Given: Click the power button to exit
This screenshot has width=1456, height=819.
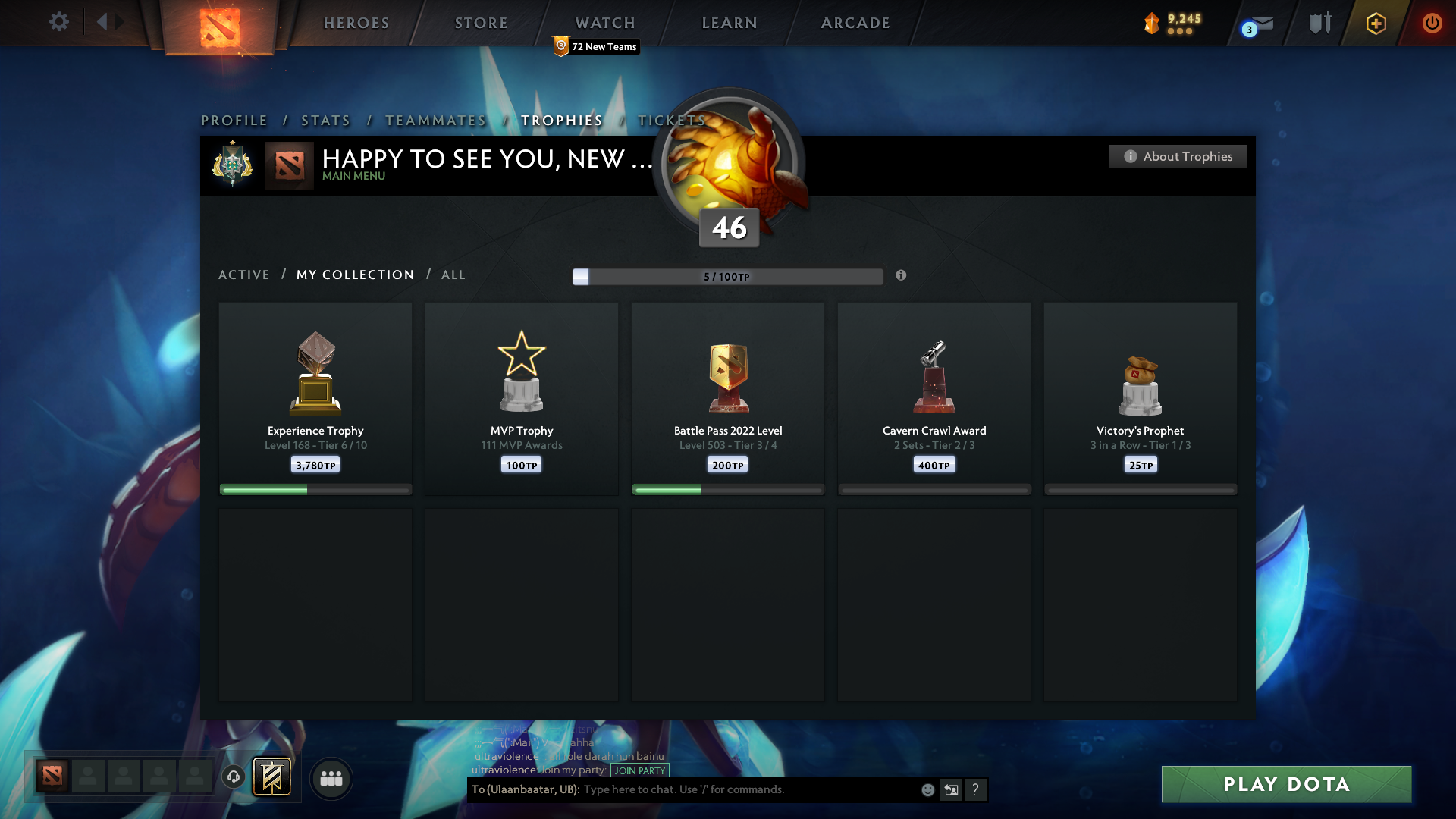Looking at the screenshot, I should pyautogui.click(x=1432, y=23).
